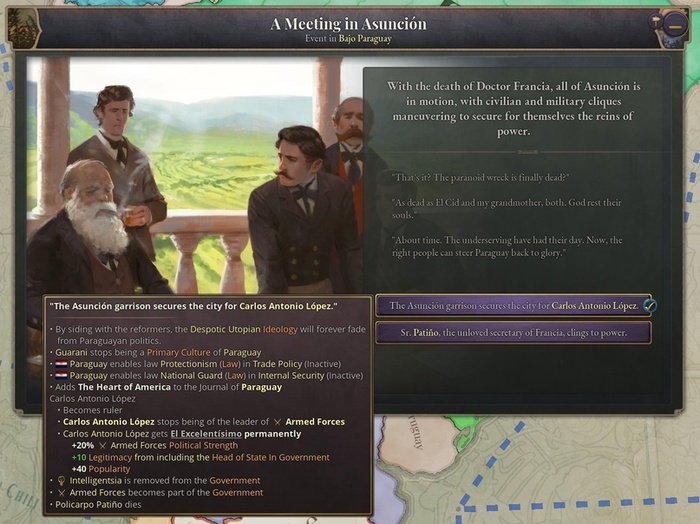The image size is (700, 524).
Task: Select the Sr. Patiño clings to power option
Action: coord(512,332)
